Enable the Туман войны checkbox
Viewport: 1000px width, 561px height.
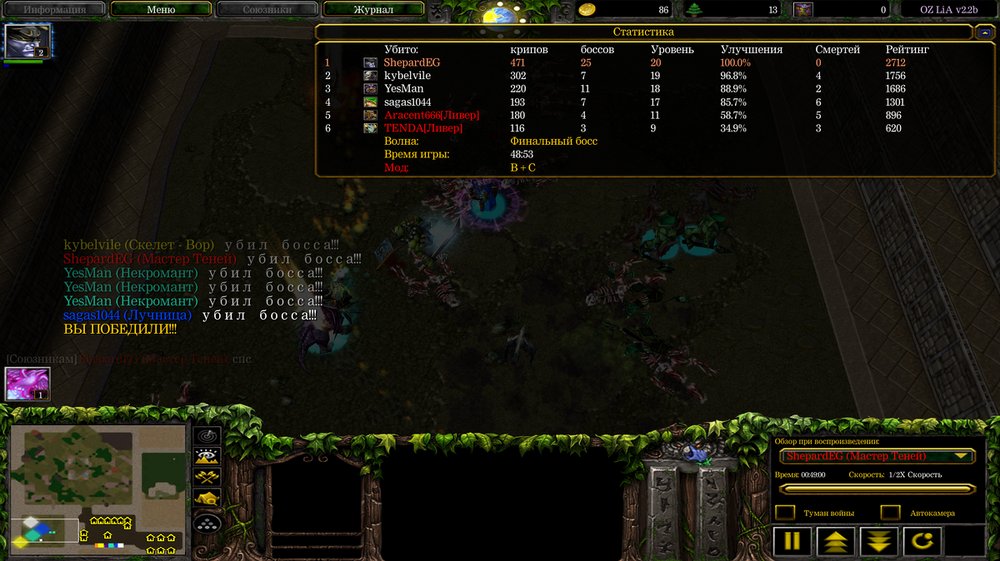tap(786, 513)
